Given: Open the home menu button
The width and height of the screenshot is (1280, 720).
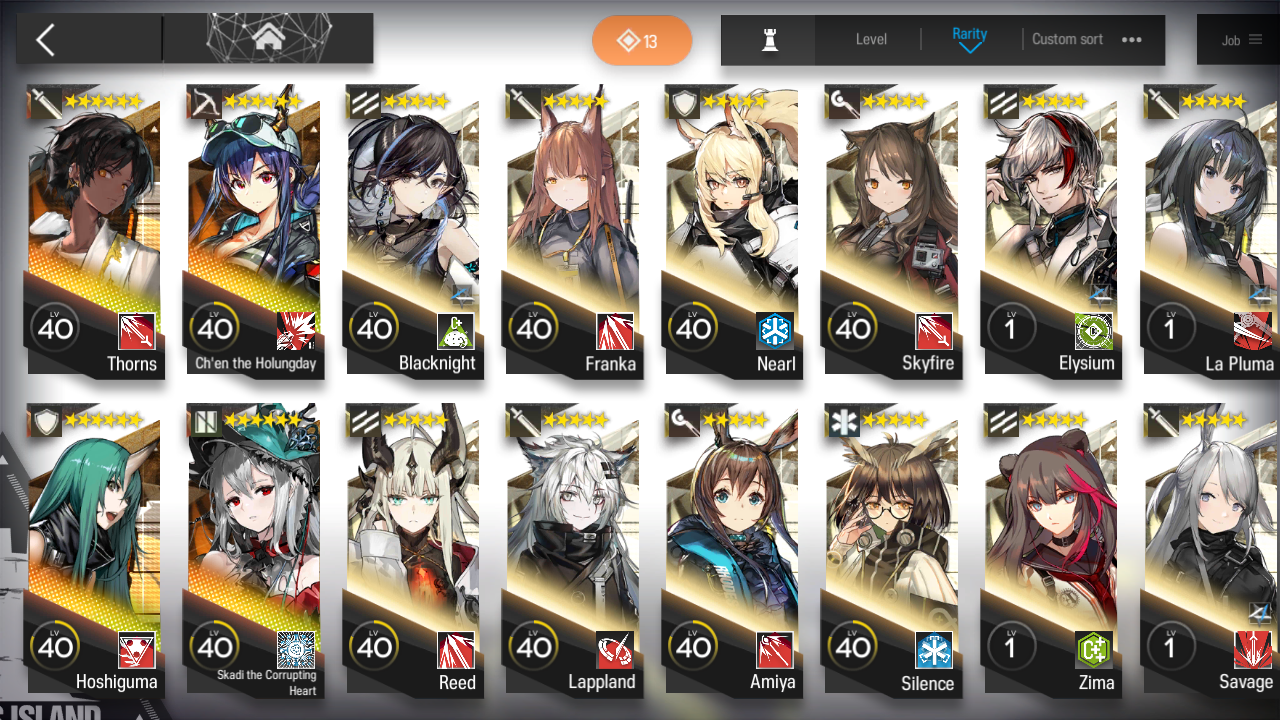Looking at the screenshot, I should 267,39.
